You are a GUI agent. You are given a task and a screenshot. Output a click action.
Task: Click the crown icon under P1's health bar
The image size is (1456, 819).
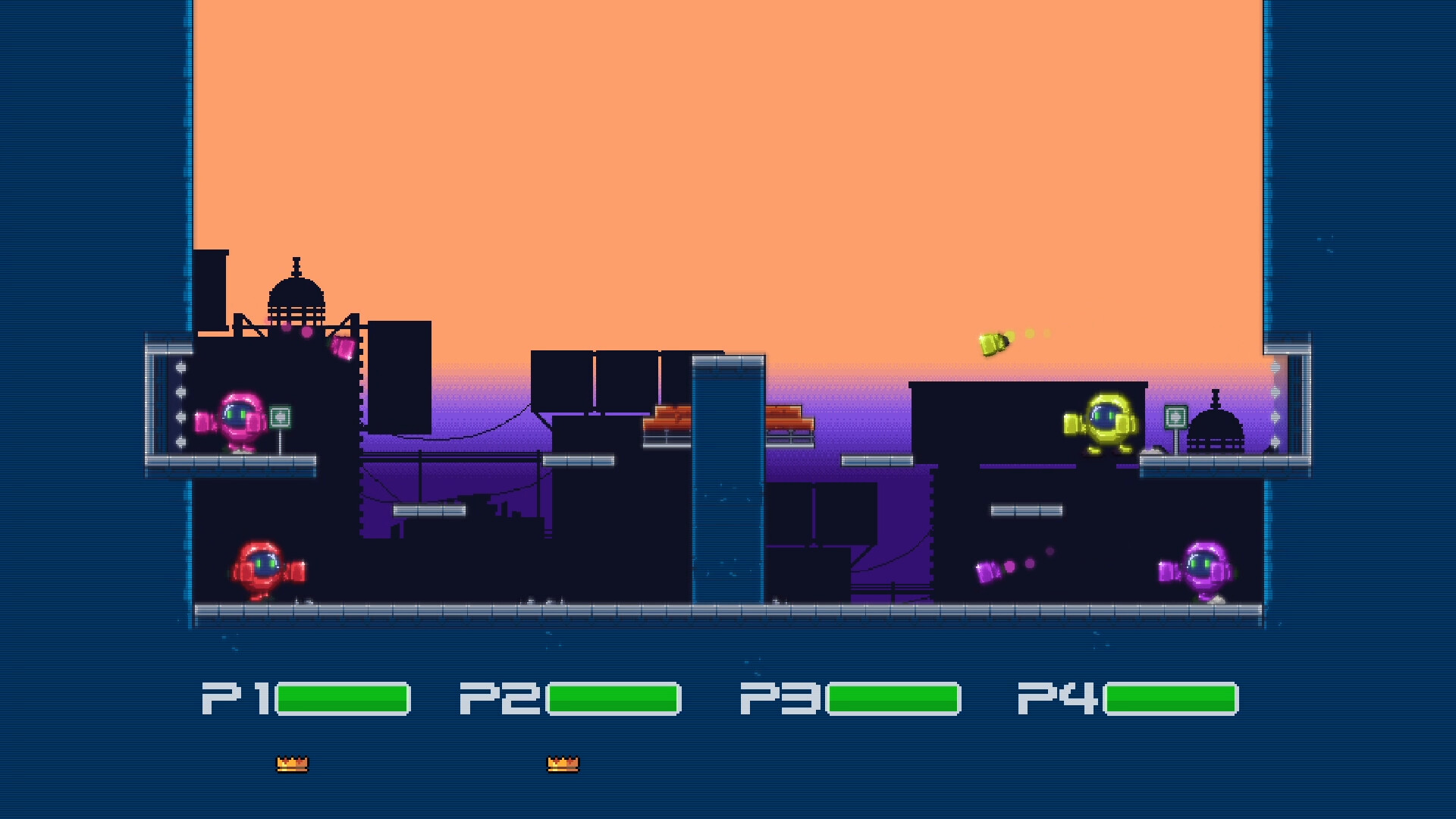point(293,763)
